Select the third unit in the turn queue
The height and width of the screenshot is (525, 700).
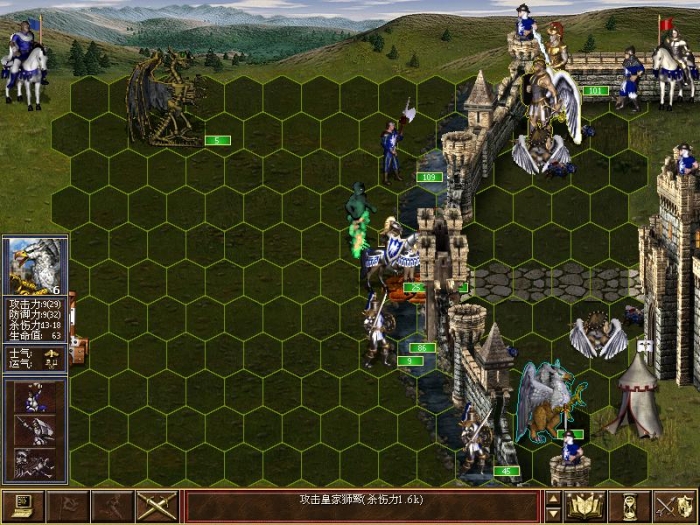click(x=35, y=463)
